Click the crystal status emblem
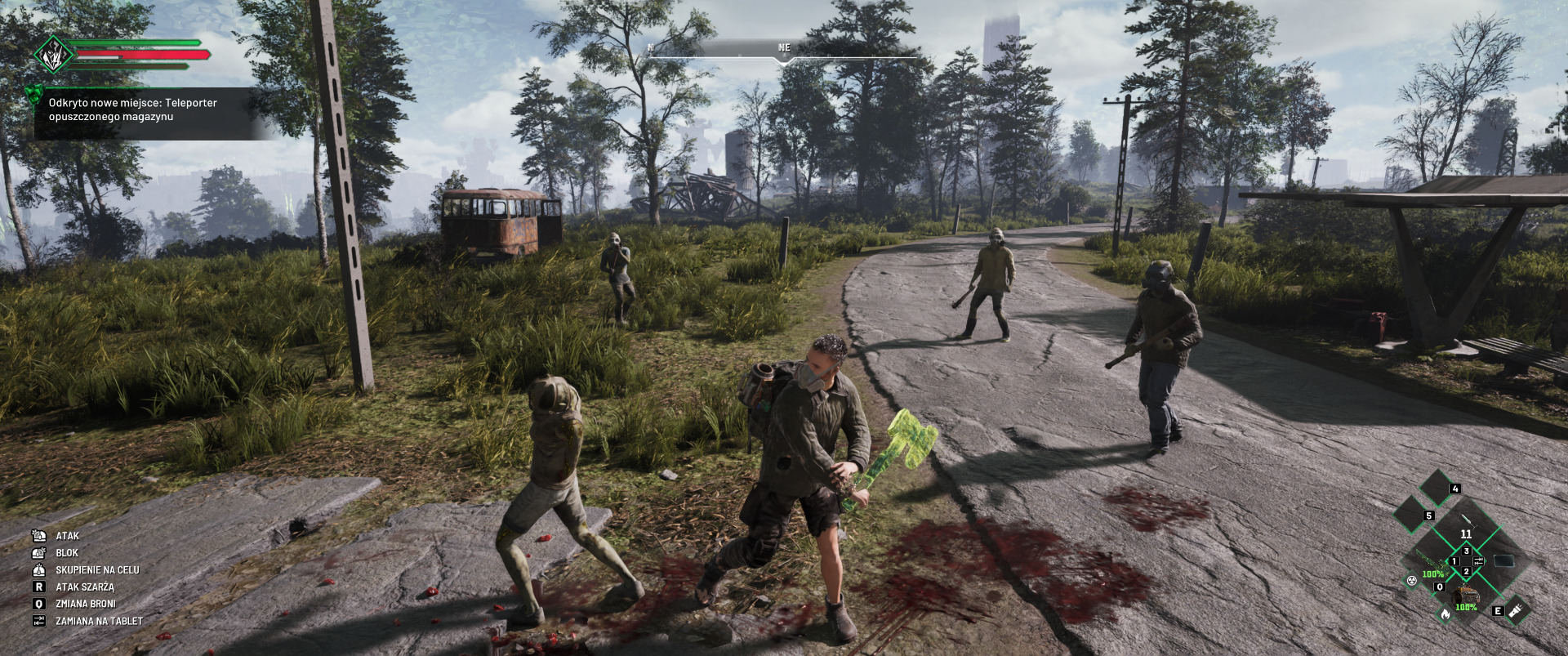The image size is (1568, 656). pos(54,55)
